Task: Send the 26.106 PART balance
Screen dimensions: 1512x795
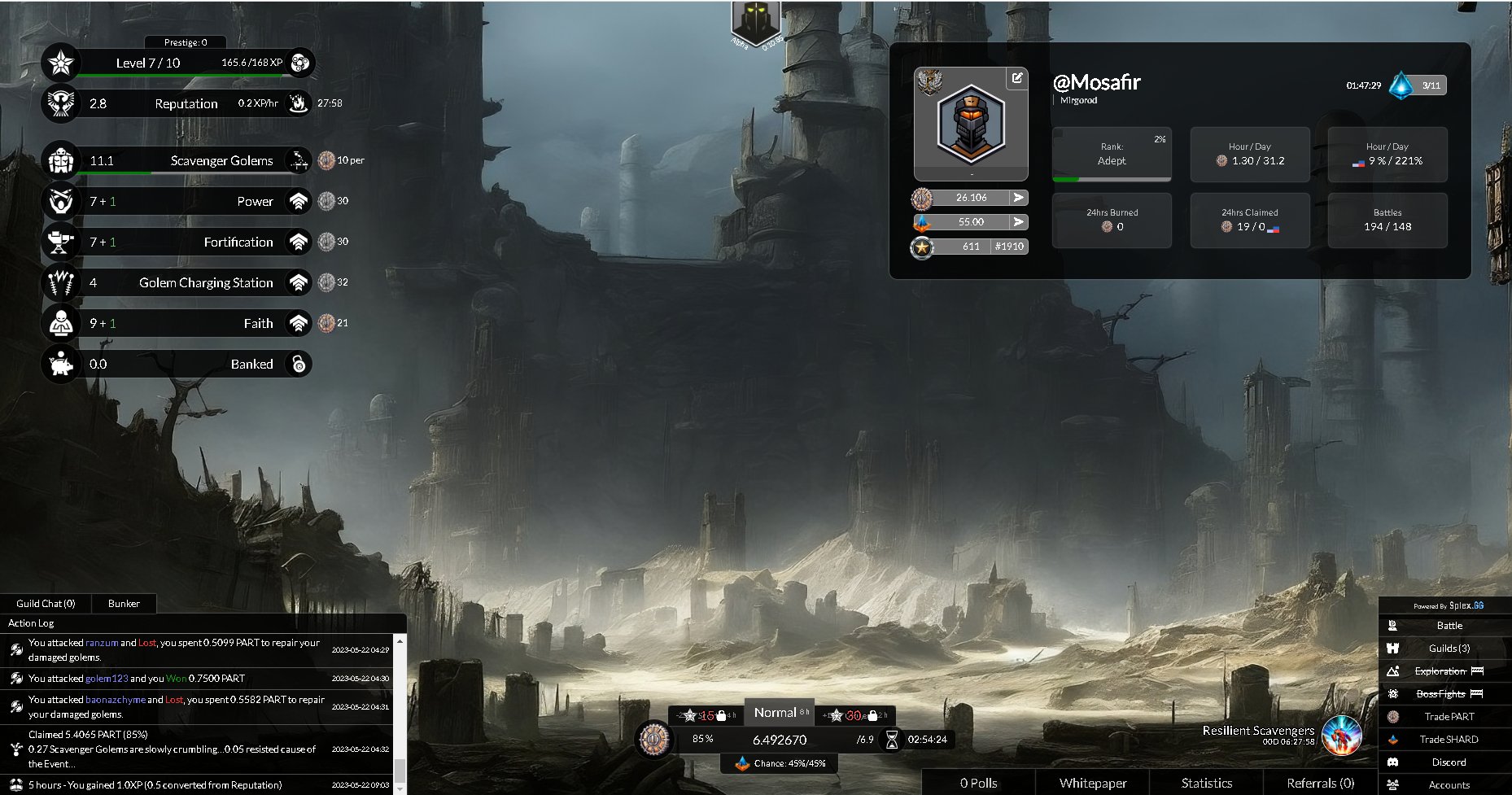Action: (1018, 198)
